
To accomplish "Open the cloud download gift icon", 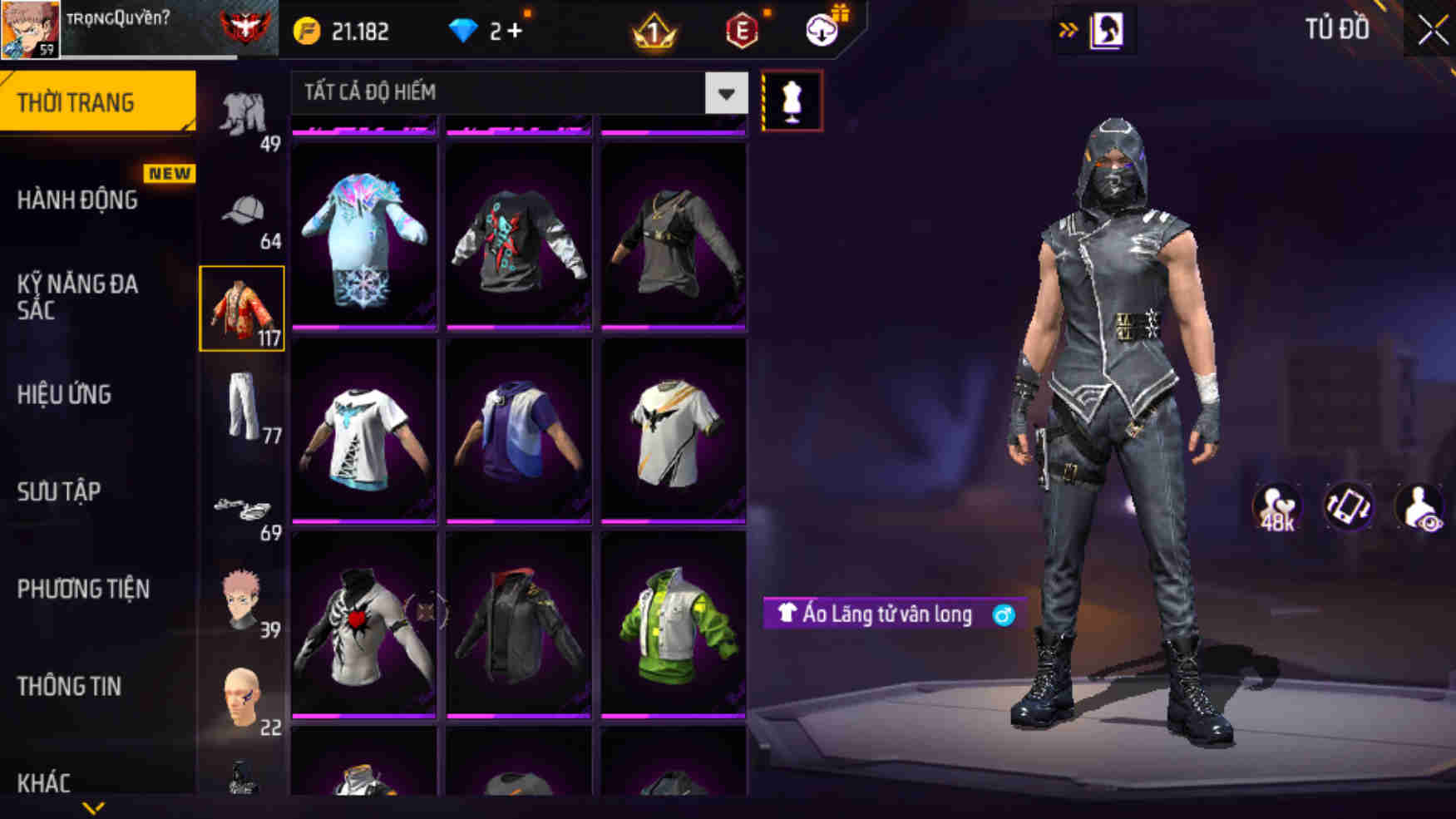I will coord(822,29).
